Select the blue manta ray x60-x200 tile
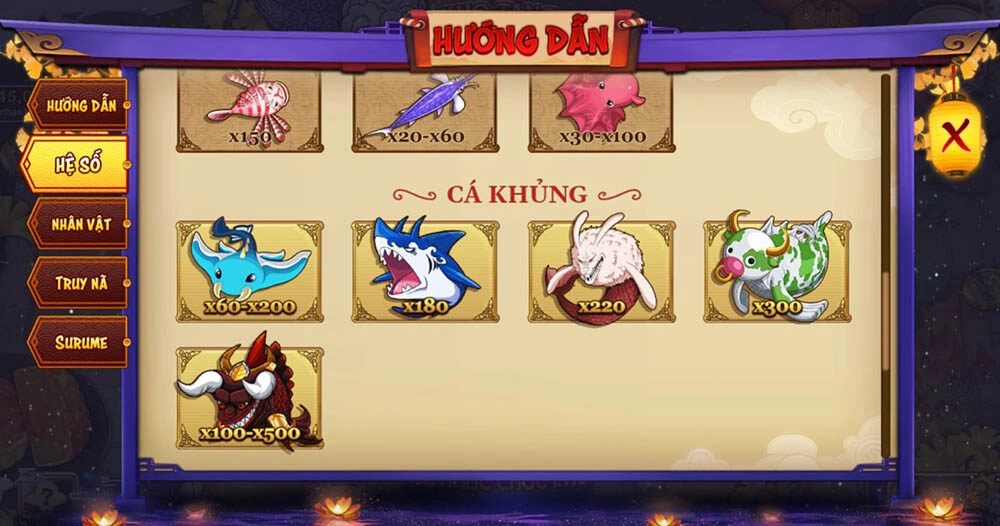This screenshot has width=1000, height=526. (x=249, y=271)
